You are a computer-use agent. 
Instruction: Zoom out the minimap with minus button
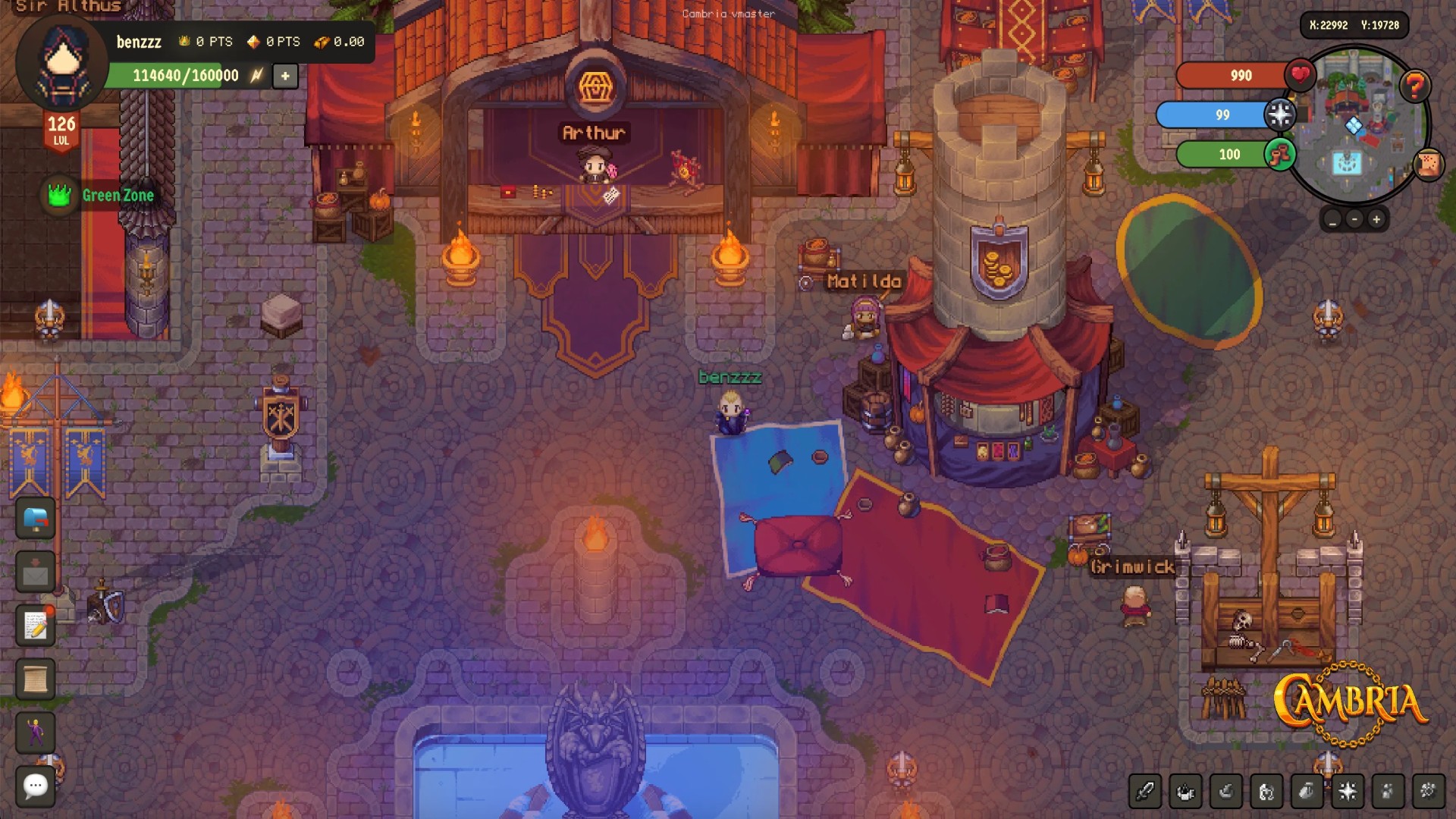(x=1354, y=220)
